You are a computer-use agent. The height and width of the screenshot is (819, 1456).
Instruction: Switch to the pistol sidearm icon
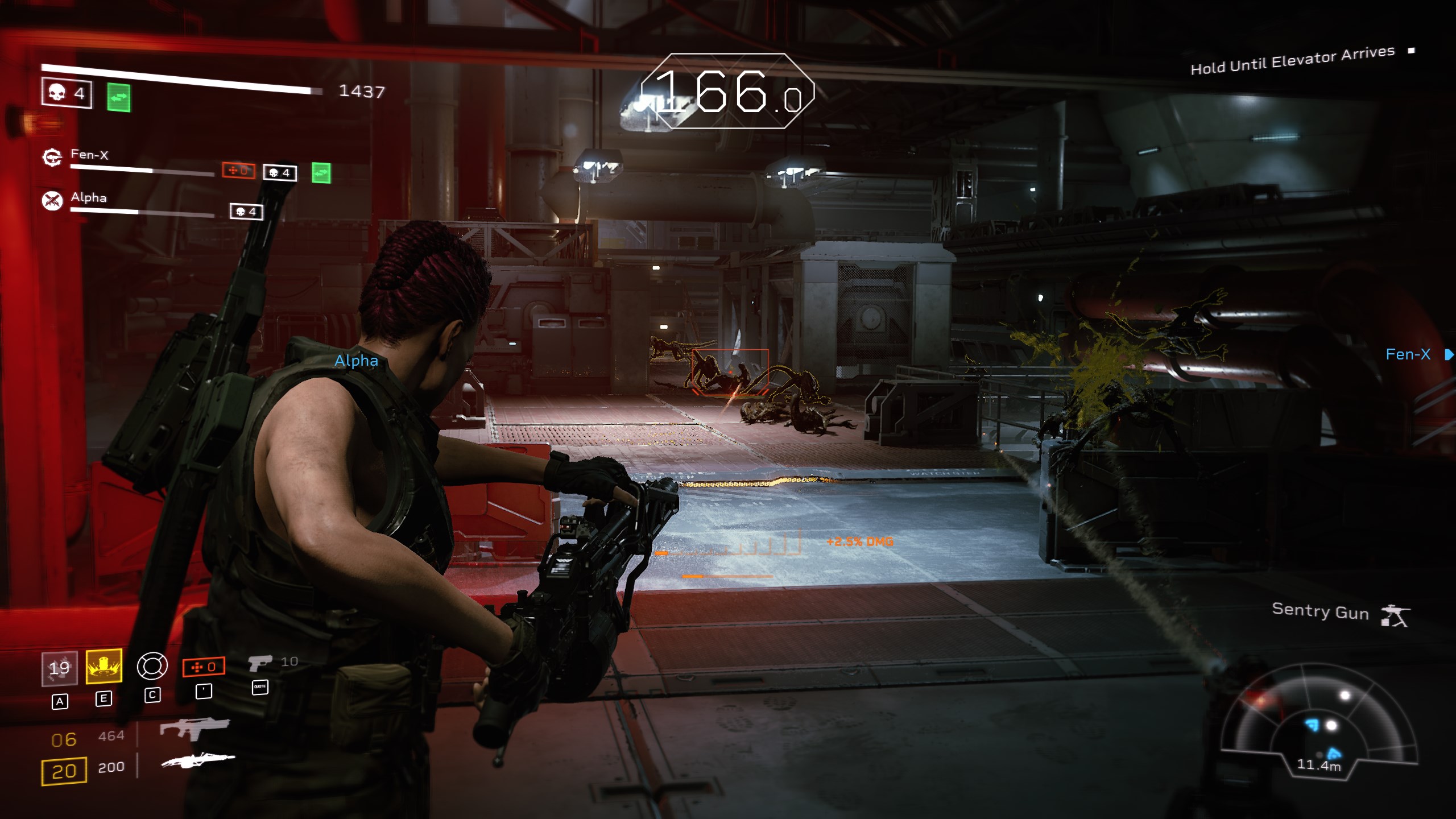tap(260, 663)
